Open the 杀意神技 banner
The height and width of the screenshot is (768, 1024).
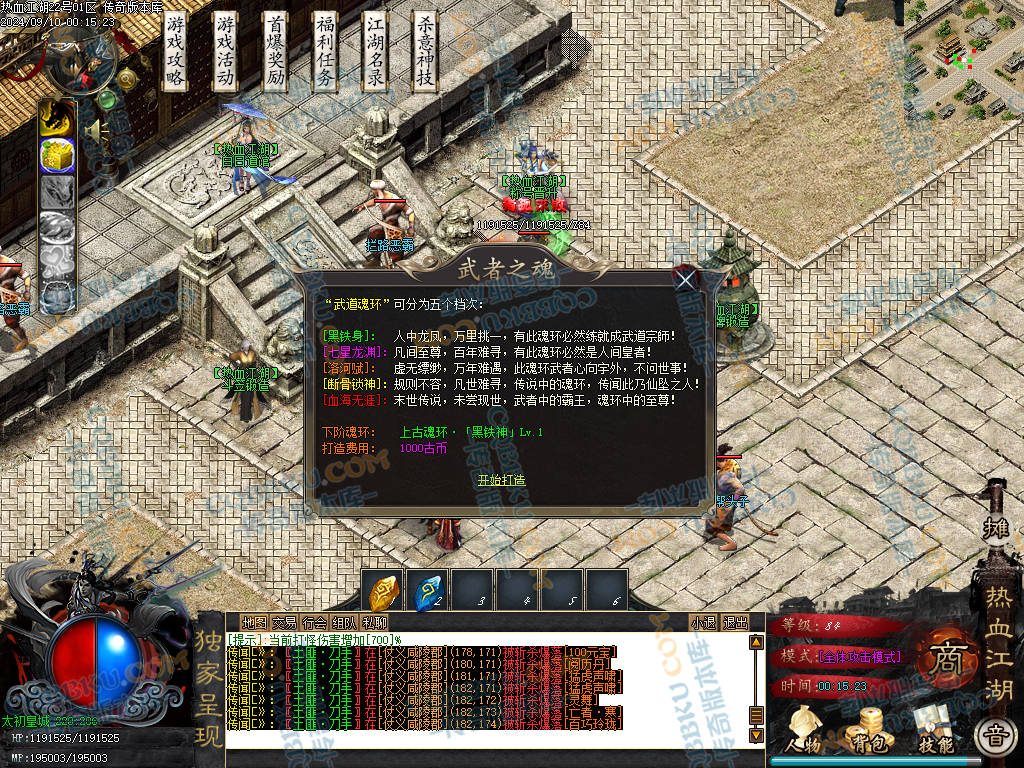click(x=425, y=52)
